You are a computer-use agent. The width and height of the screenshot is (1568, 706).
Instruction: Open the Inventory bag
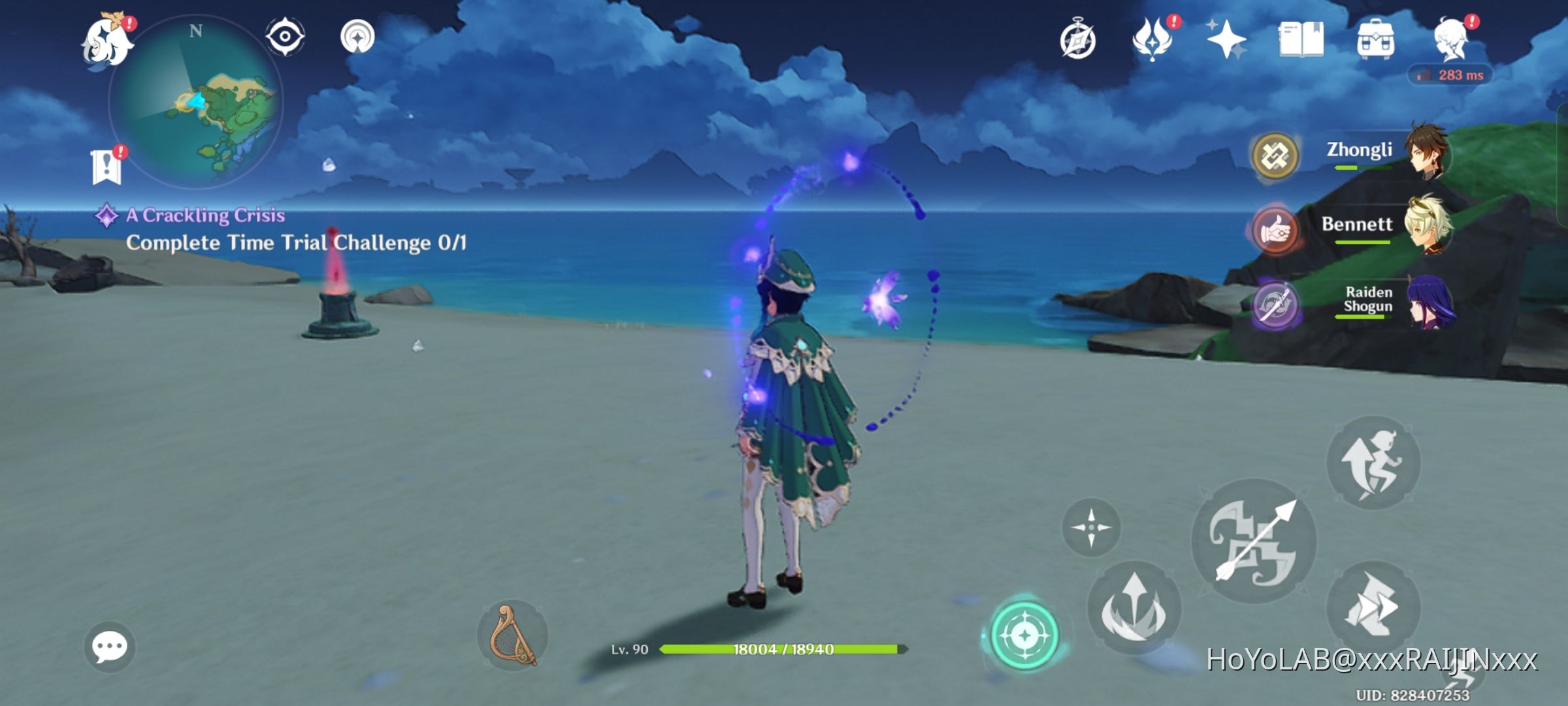click(1377, 41)
